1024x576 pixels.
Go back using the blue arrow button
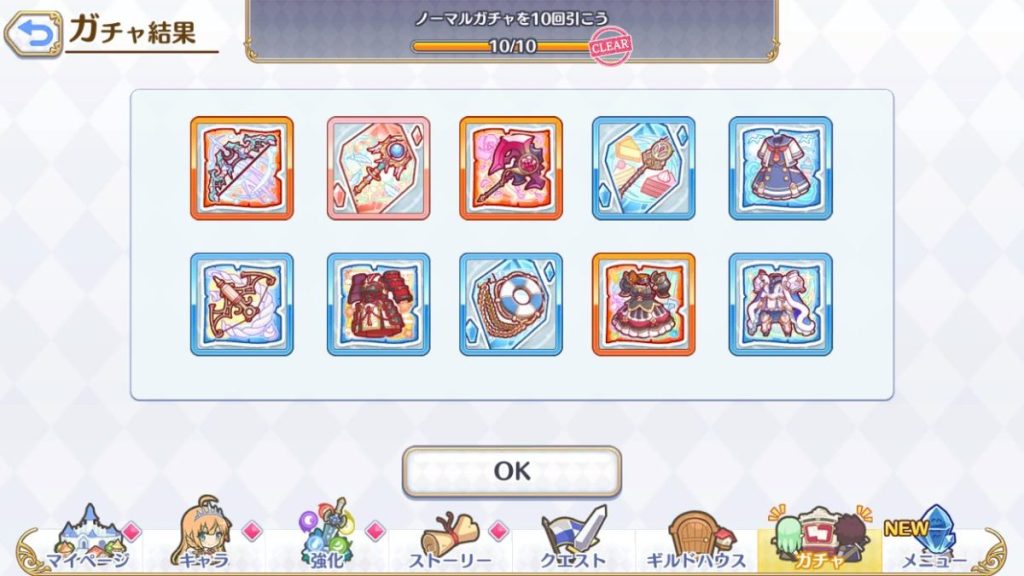tap(32, 36)
